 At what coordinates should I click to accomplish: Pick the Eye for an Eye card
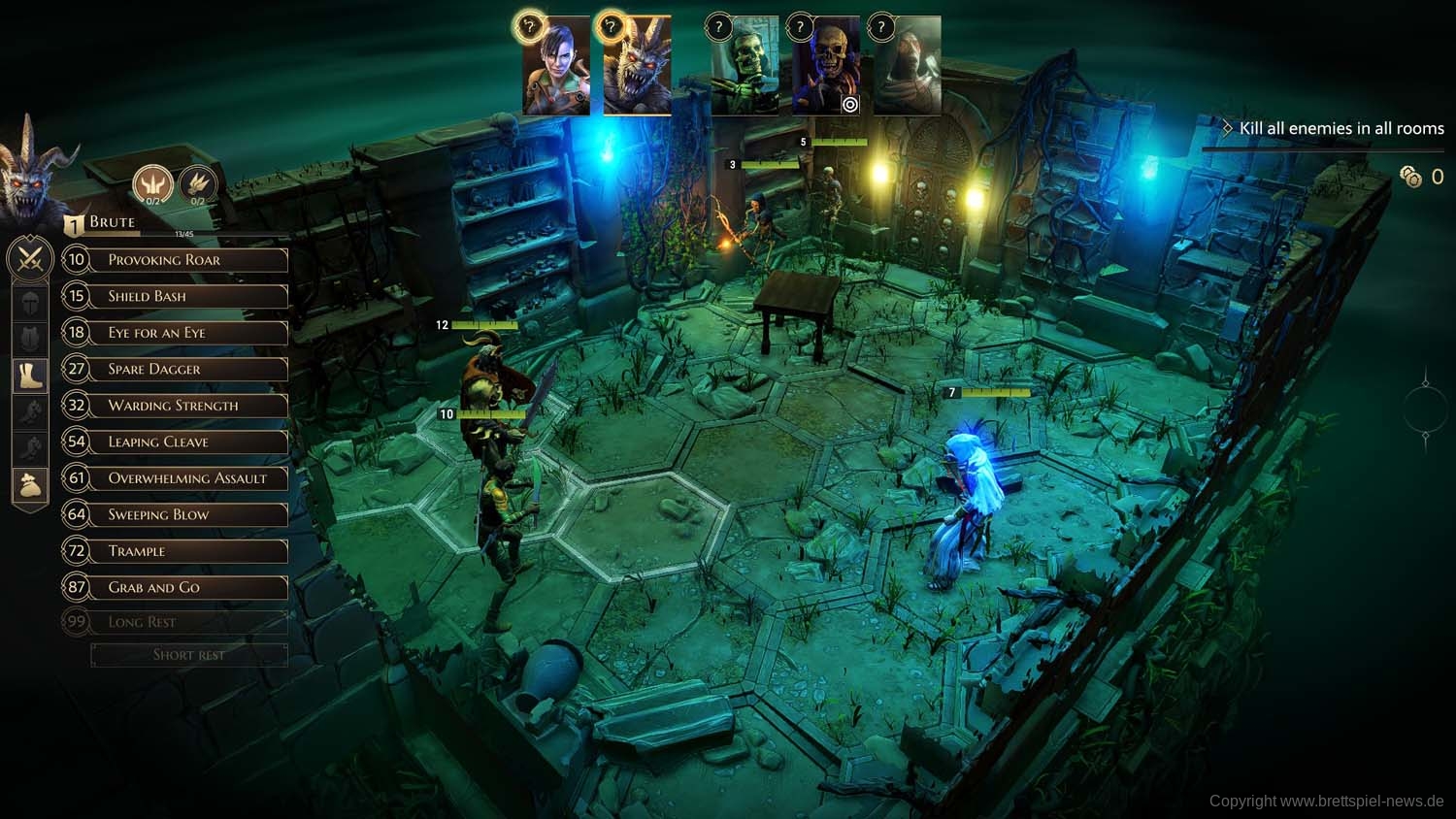175,333
